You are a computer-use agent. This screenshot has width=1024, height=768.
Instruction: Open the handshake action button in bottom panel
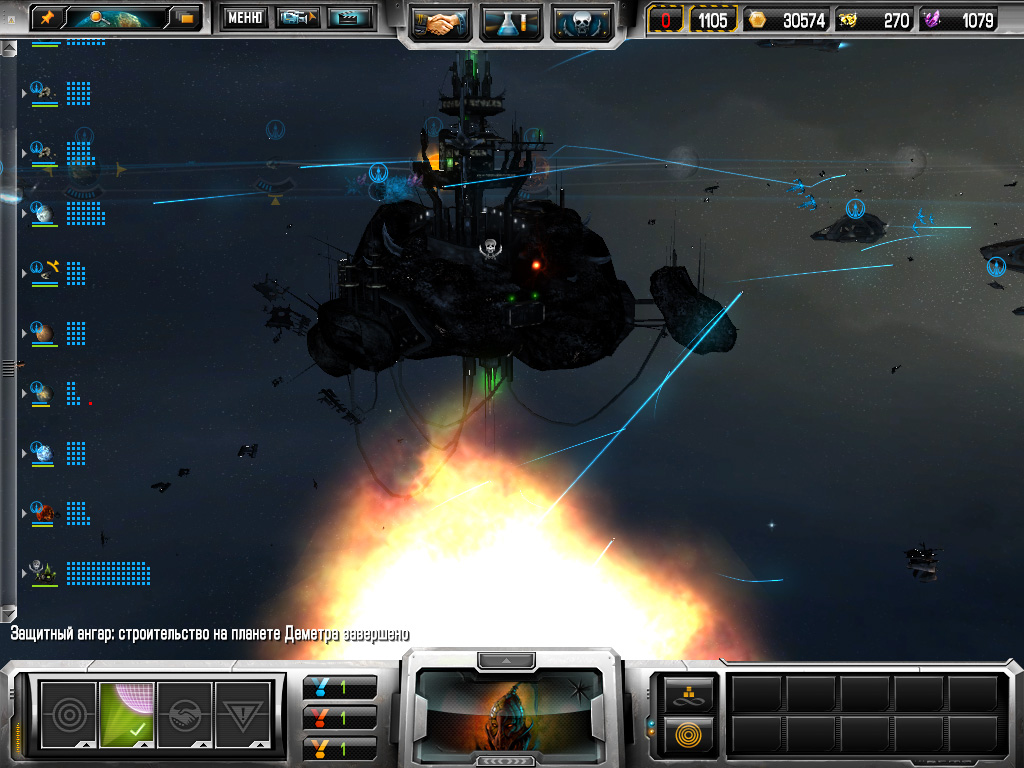point(185,714)
